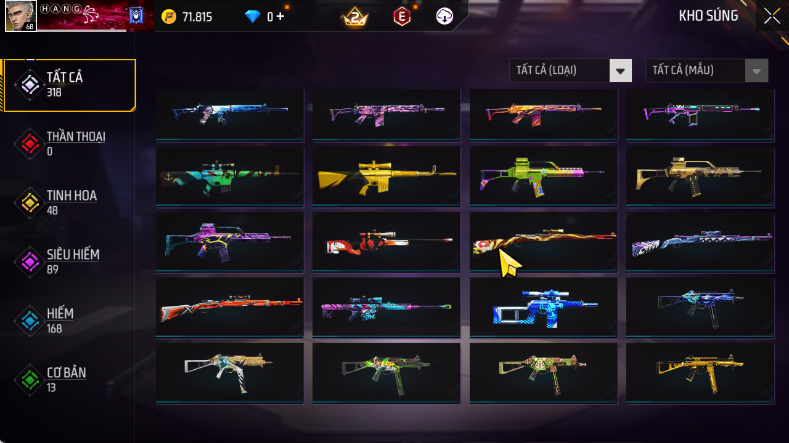Select the teal and yellow sniper skin

click(229, 177)
